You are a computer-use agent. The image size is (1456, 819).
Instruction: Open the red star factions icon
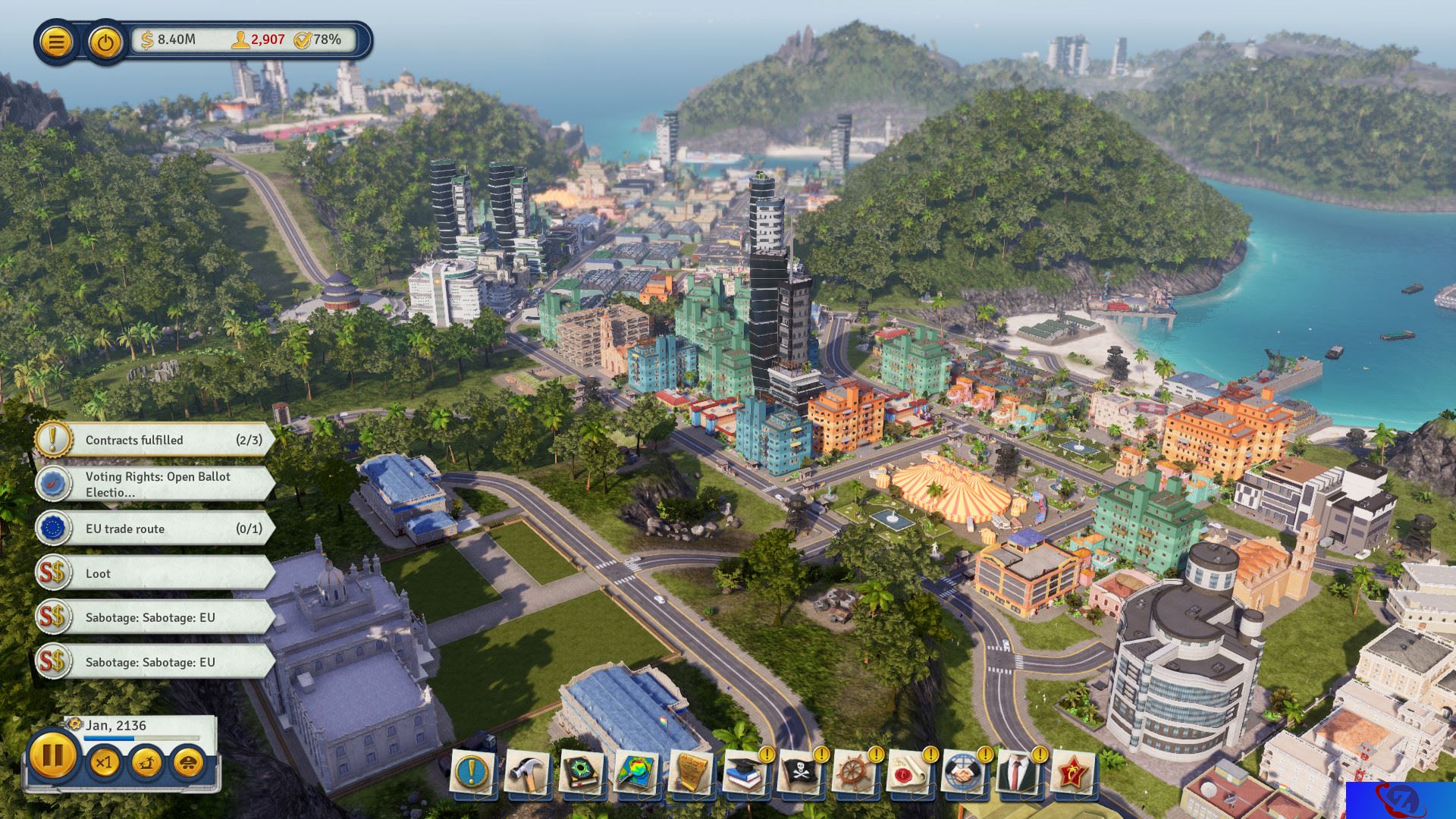[1073, 773]
